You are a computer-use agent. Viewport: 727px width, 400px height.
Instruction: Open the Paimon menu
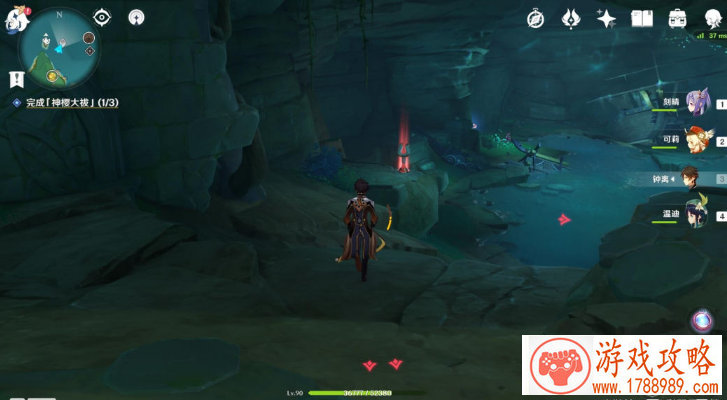point(10,17)
